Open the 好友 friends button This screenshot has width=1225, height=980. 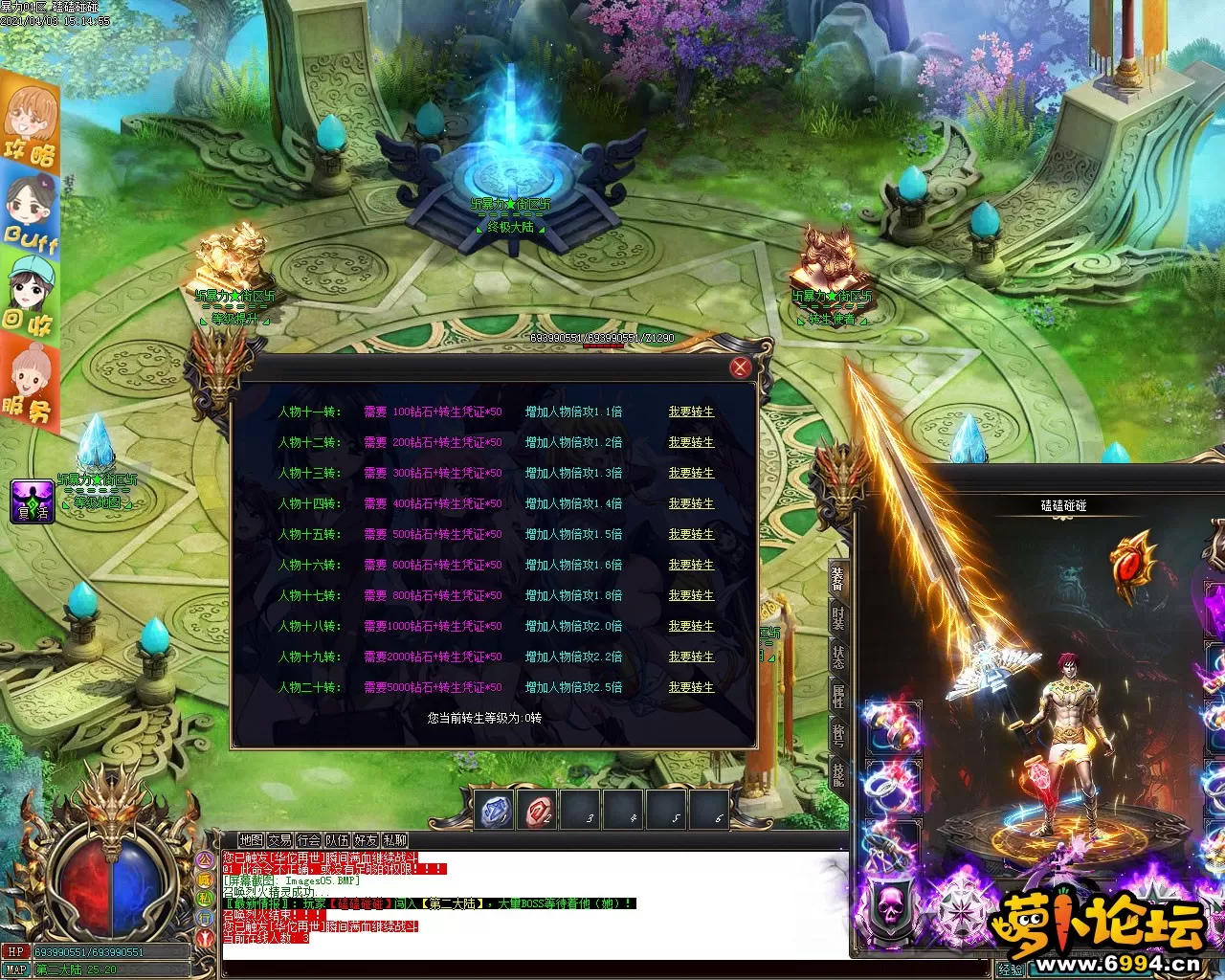tap(366, 840)
